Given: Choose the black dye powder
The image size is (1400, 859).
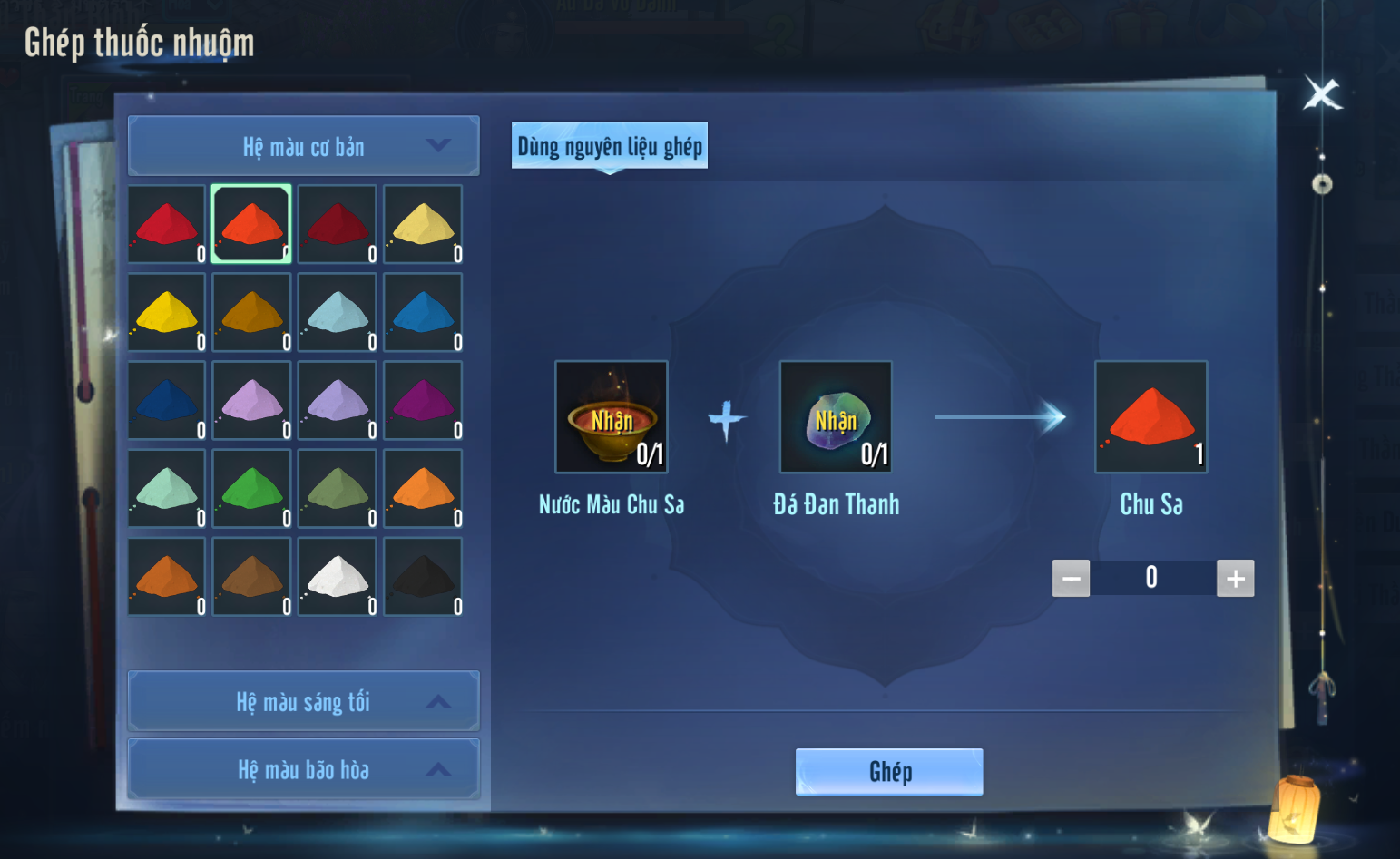Looking at the screenshot, I should click(423, 577).
